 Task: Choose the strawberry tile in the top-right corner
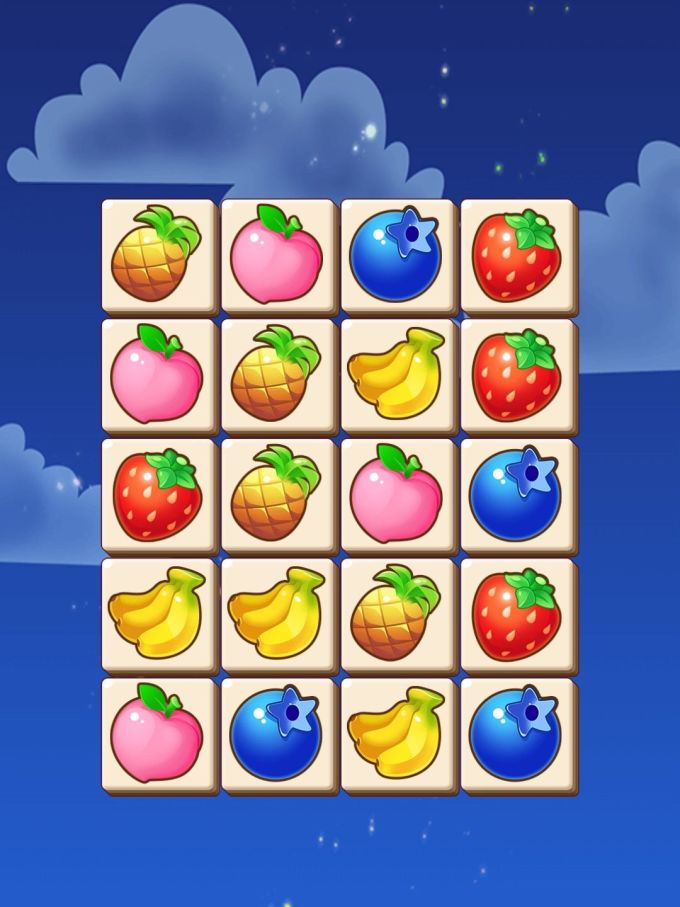(517, 255)
